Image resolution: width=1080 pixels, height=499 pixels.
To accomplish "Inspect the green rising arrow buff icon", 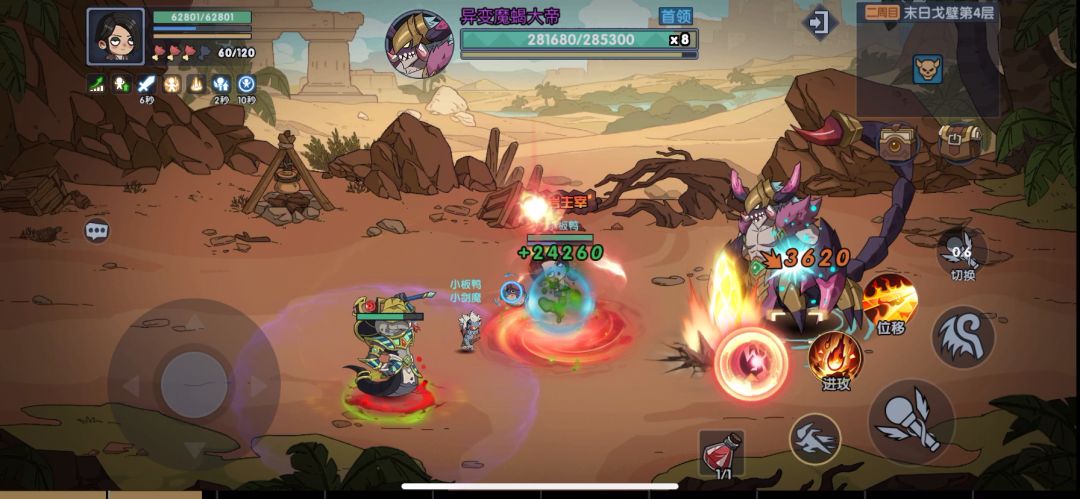I will point(97,84).
